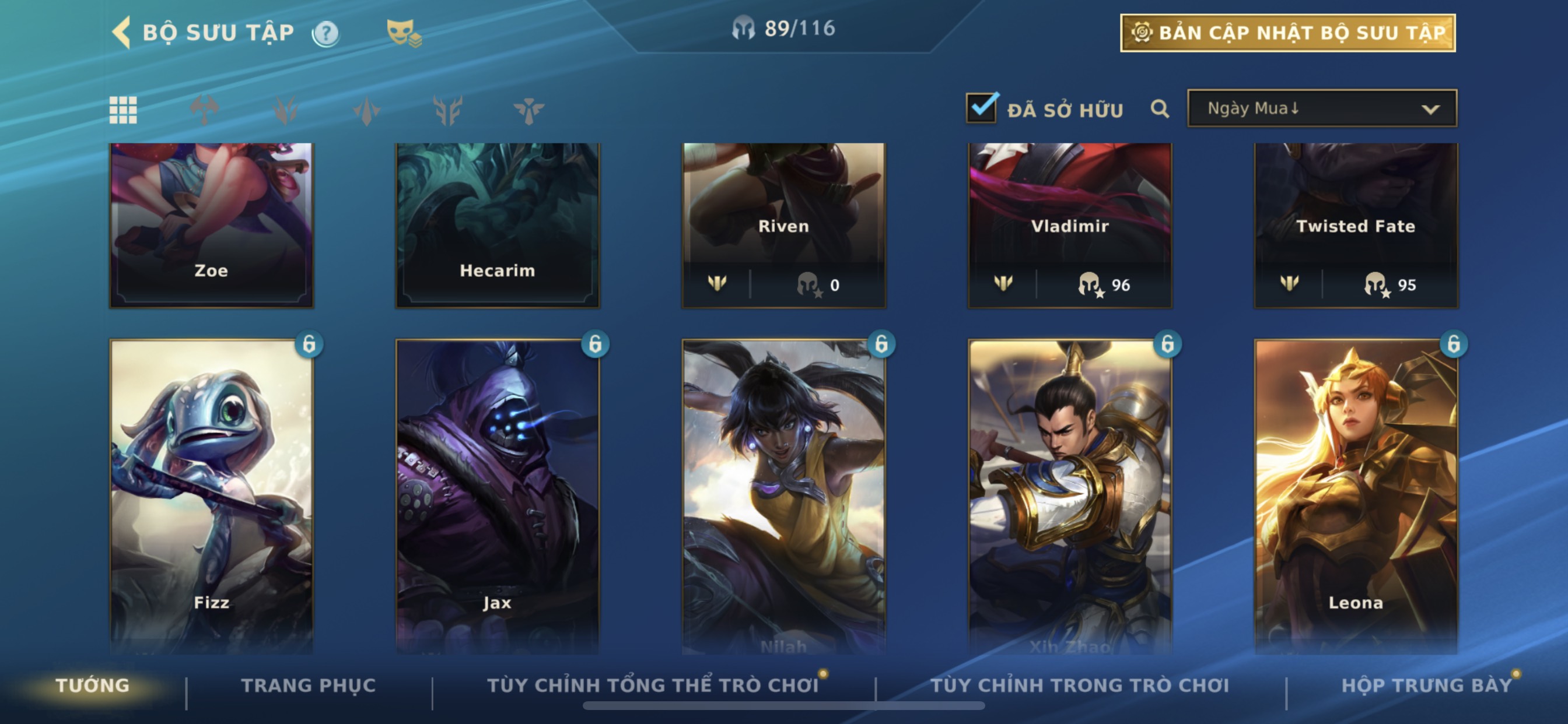The height and width of the screenshot is (724, 1568).
Task: Toggle the Đã Sở Hữu checkbox
Action: (x=981, y=108)
